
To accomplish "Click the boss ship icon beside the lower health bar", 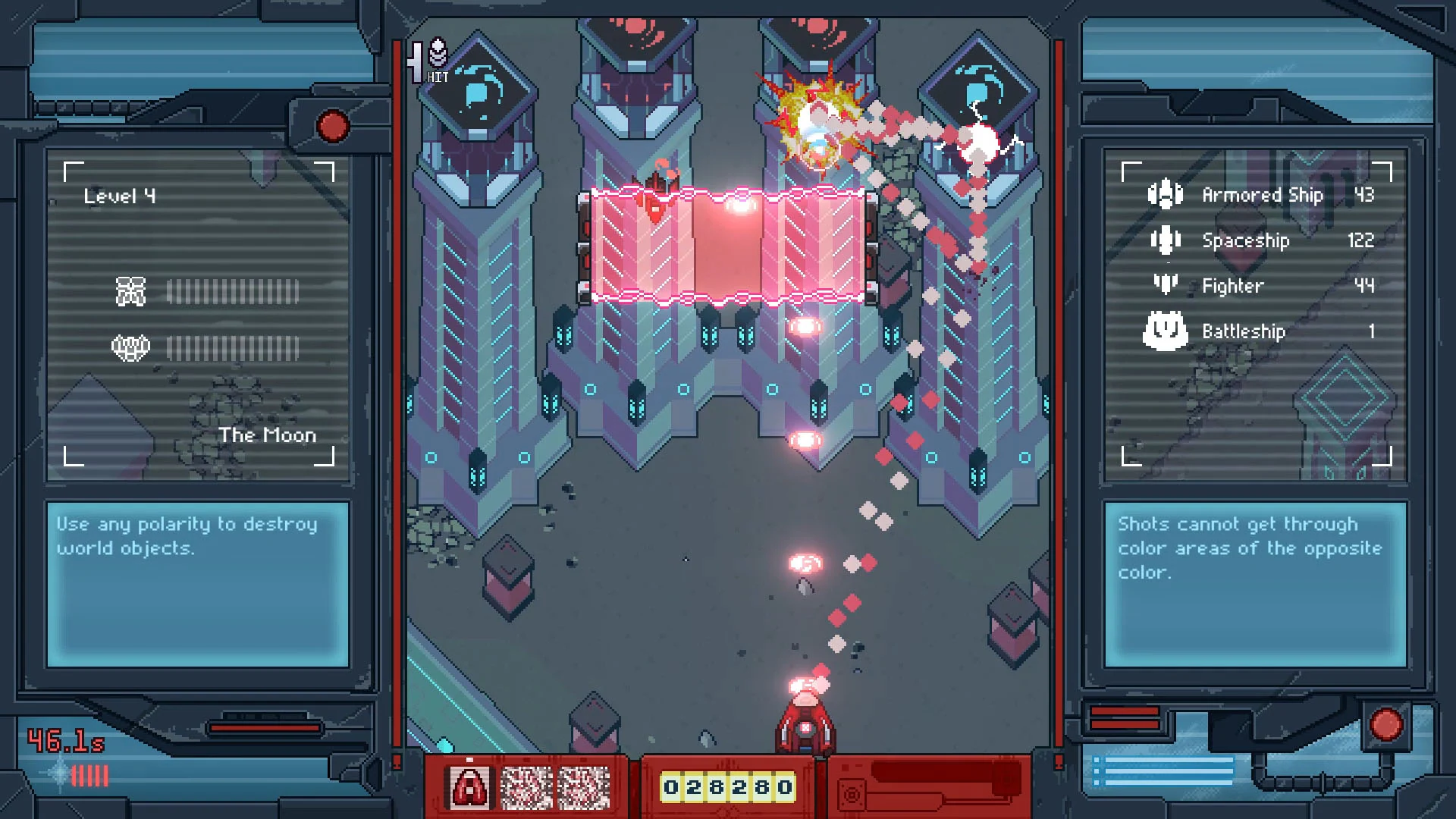I will [130, 347].
